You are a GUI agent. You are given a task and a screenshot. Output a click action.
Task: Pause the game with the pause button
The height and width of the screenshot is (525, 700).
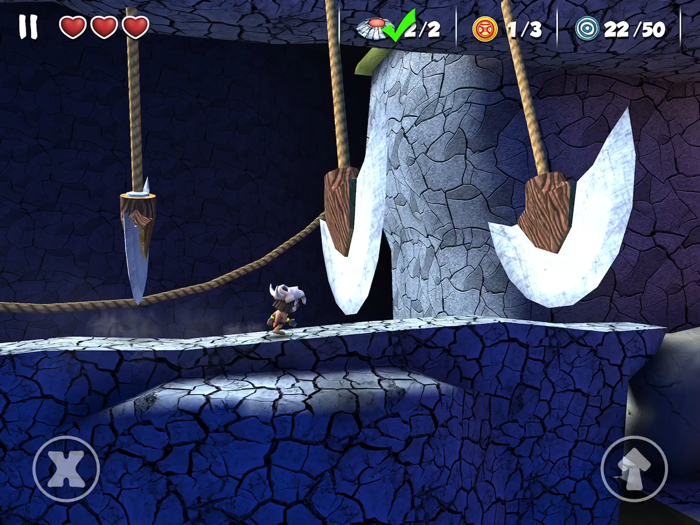click(x=28, y=27)
